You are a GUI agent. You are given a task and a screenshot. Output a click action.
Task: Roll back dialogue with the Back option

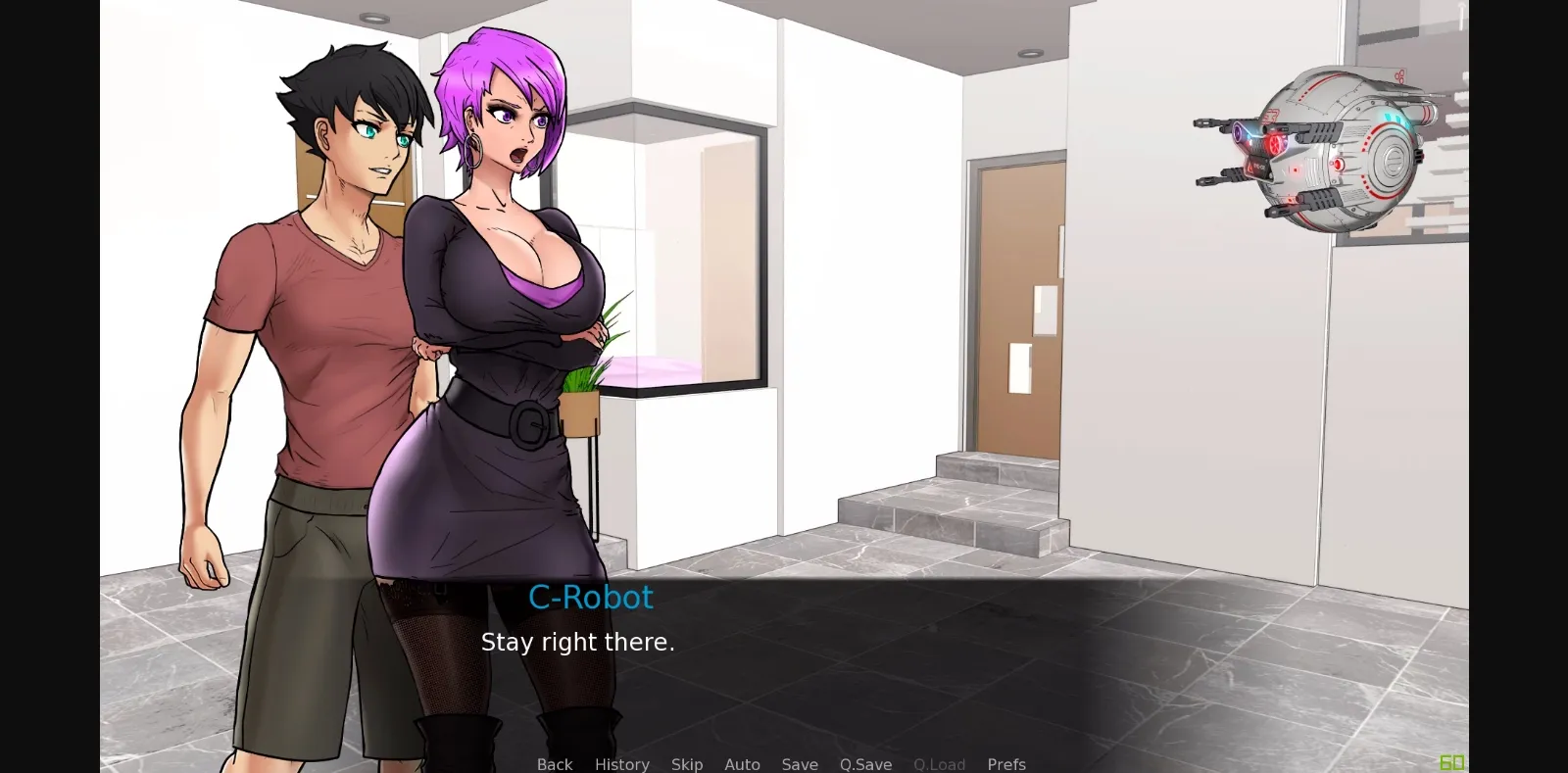554,764
